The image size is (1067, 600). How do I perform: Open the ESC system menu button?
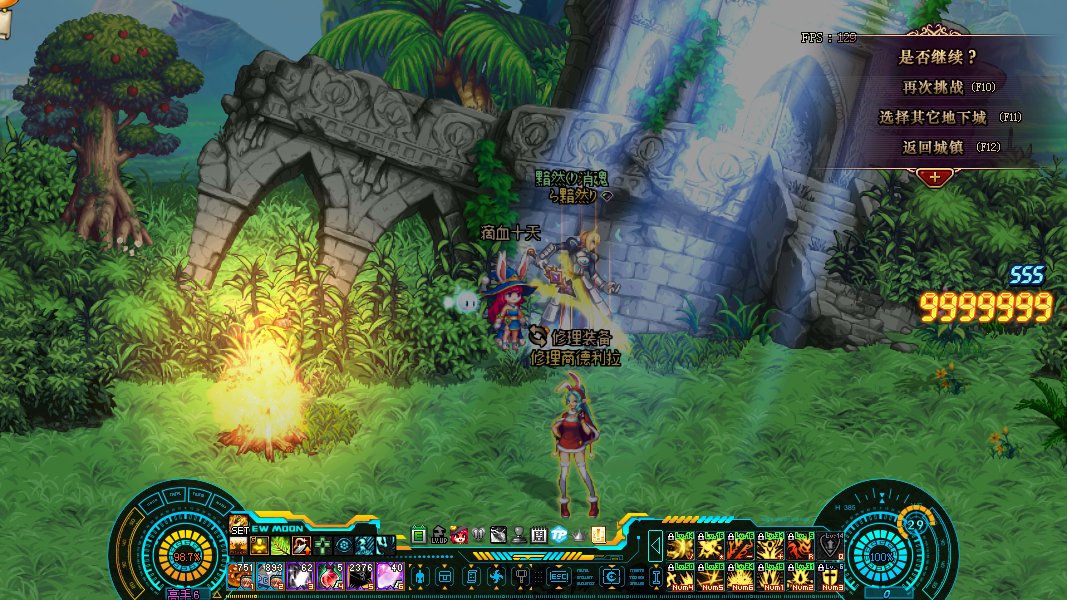(558, 577)
